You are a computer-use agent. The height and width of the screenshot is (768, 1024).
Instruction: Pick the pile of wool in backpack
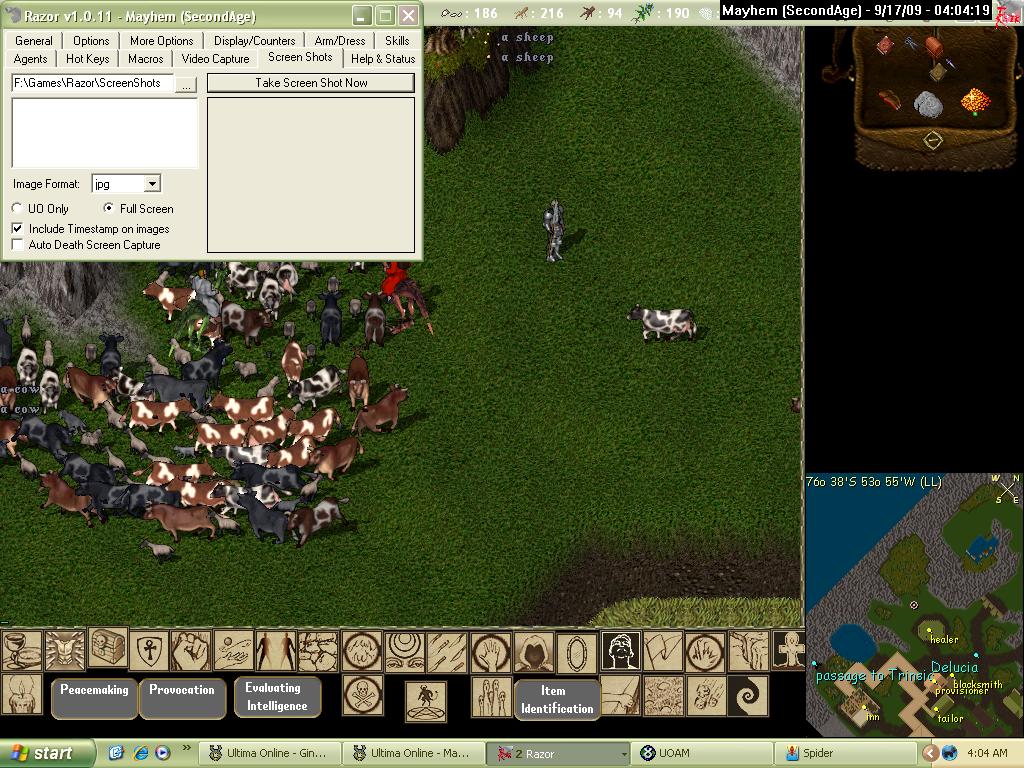click(929, 104)
